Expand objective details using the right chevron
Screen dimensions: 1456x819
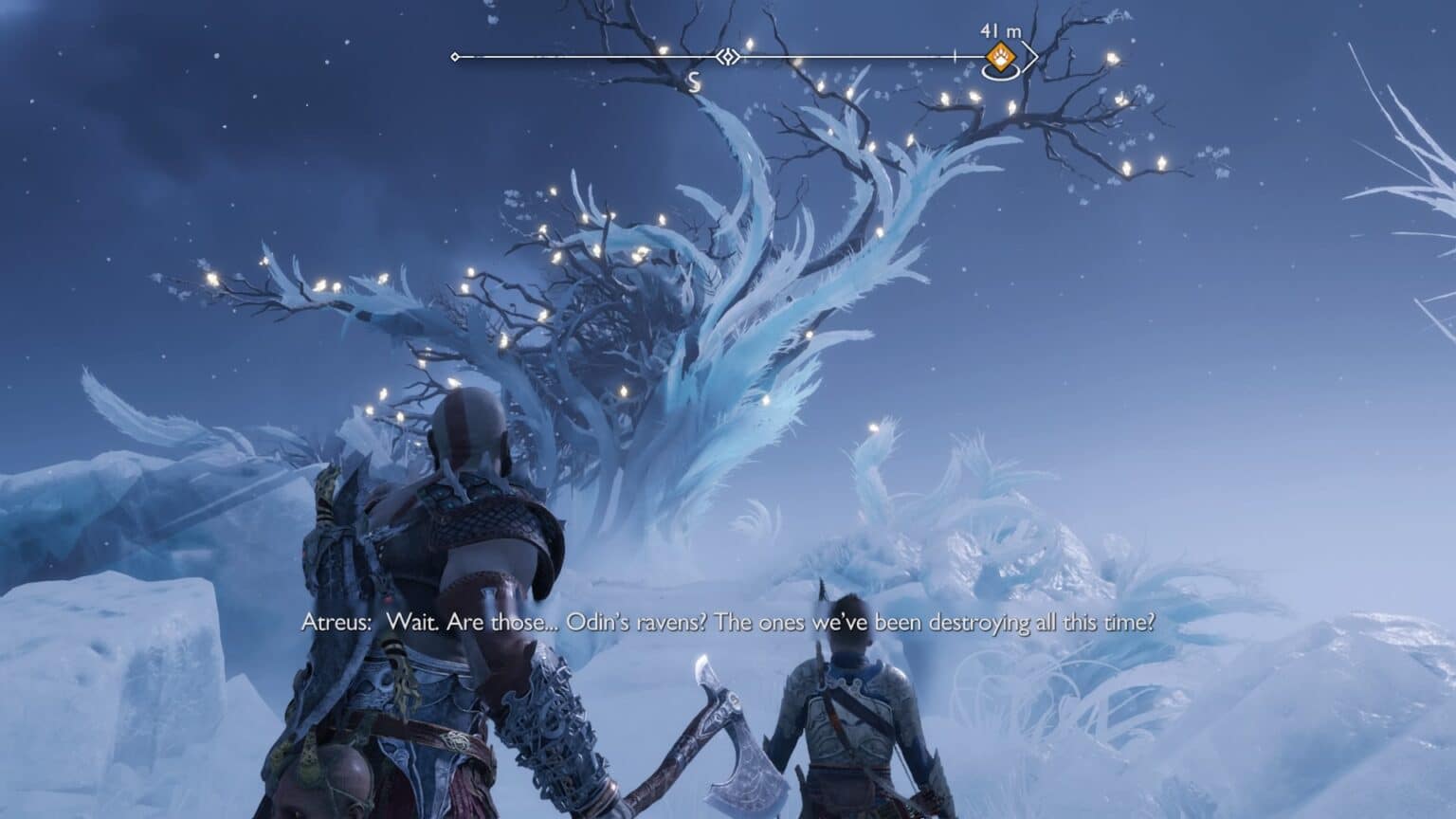[1035, 57]
